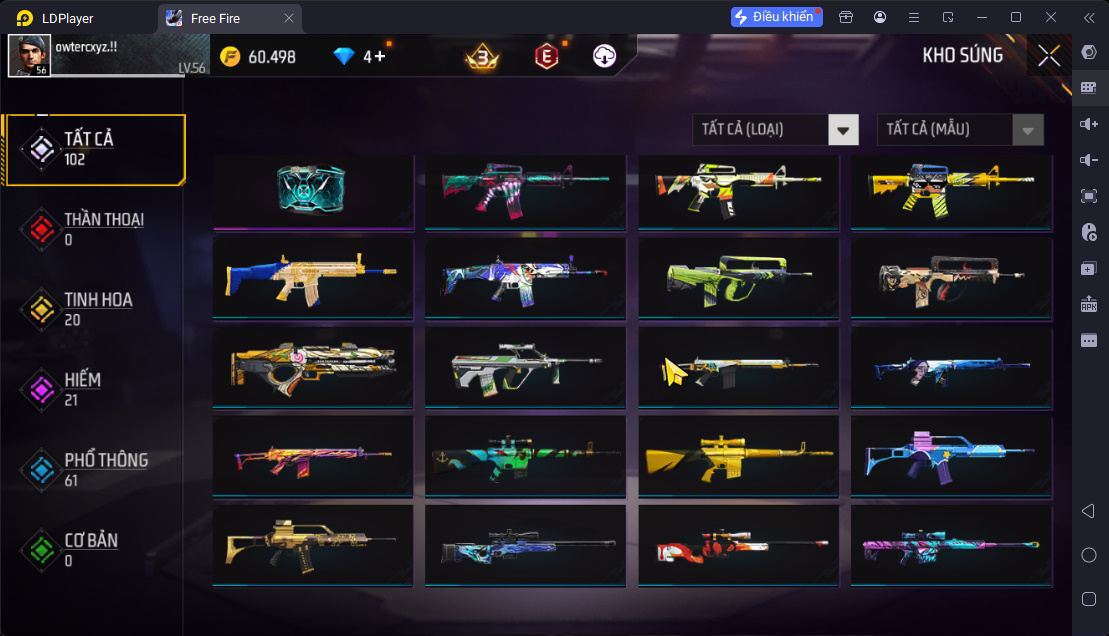Select the Tất Cả category tab
The image size is (1109, 636).
pos(93,149)
